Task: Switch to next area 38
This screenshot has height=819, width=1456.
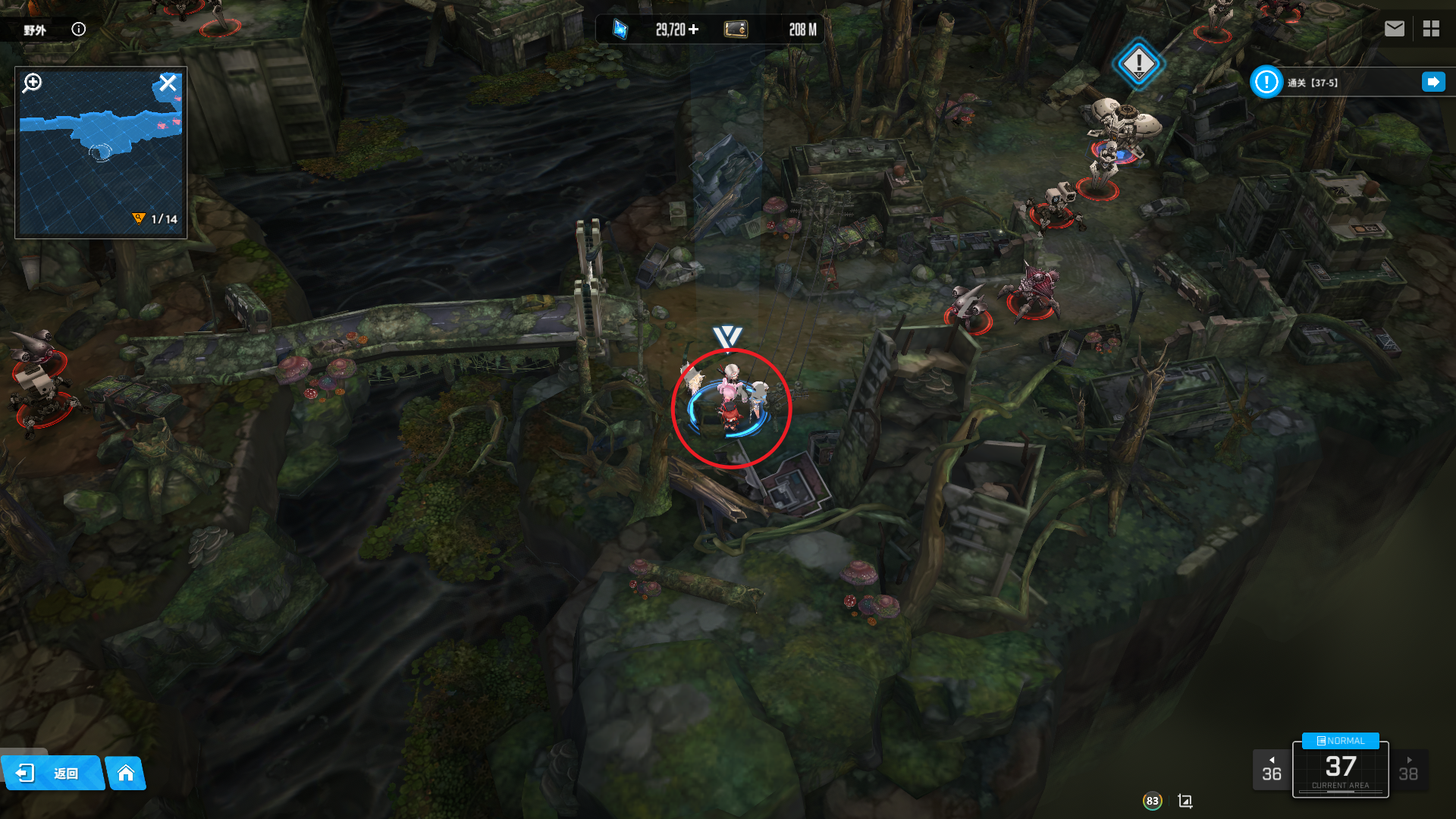Action: point(1408,770)
